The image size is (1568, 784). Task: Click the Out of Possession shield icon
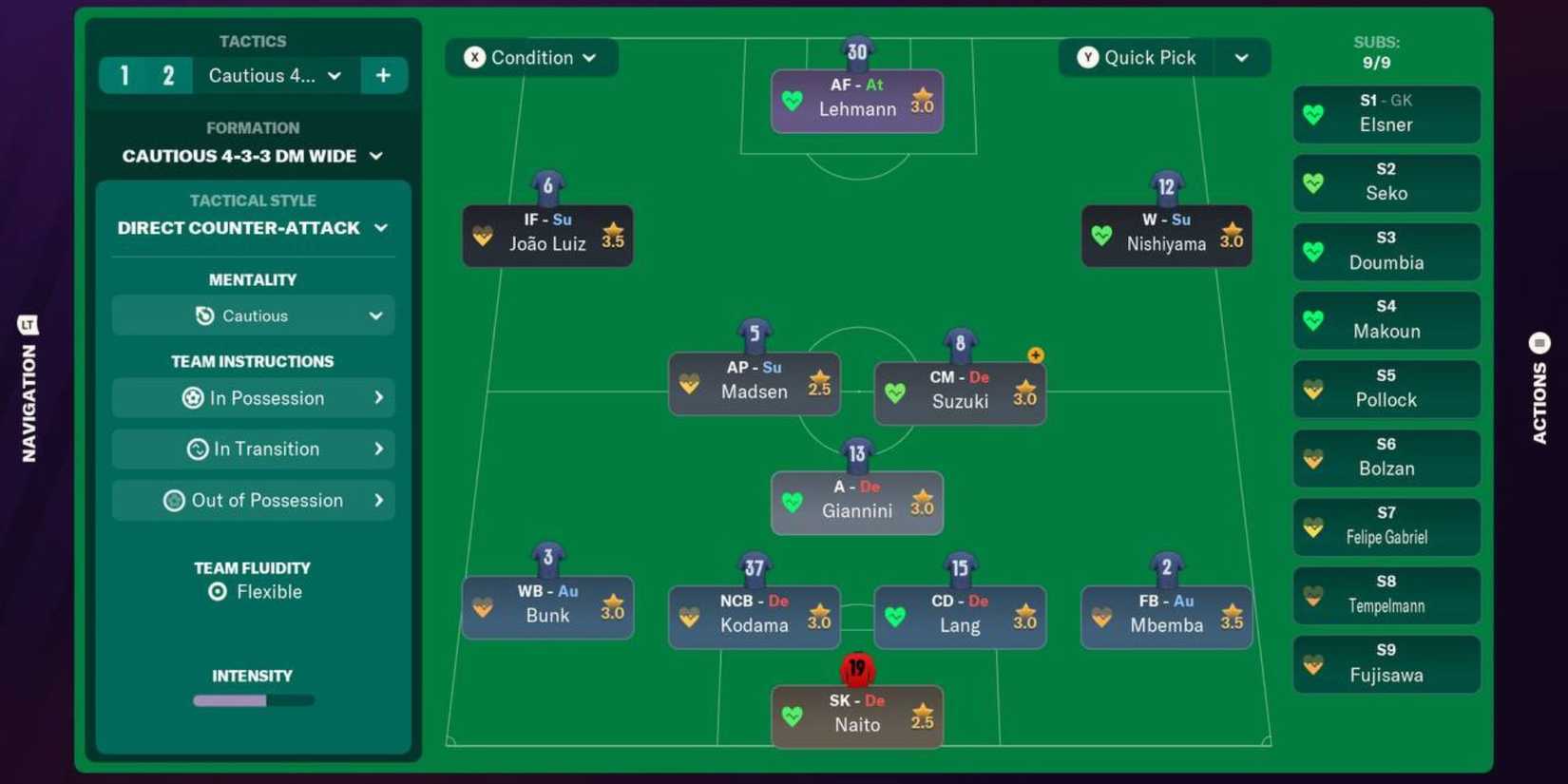click(x=176, y=500)
